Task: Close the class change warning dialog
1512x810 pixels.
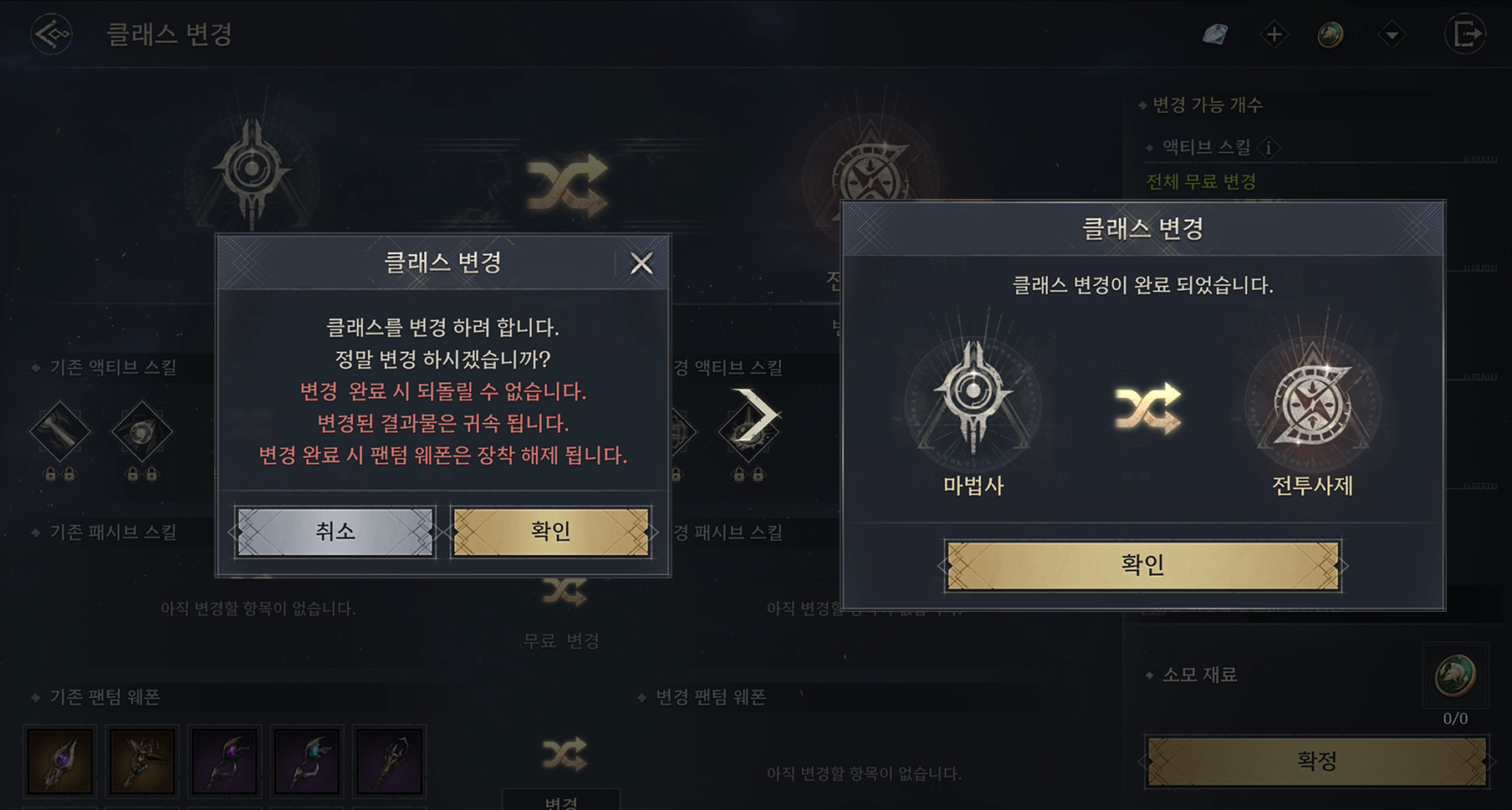Action: tap(641, 263)
